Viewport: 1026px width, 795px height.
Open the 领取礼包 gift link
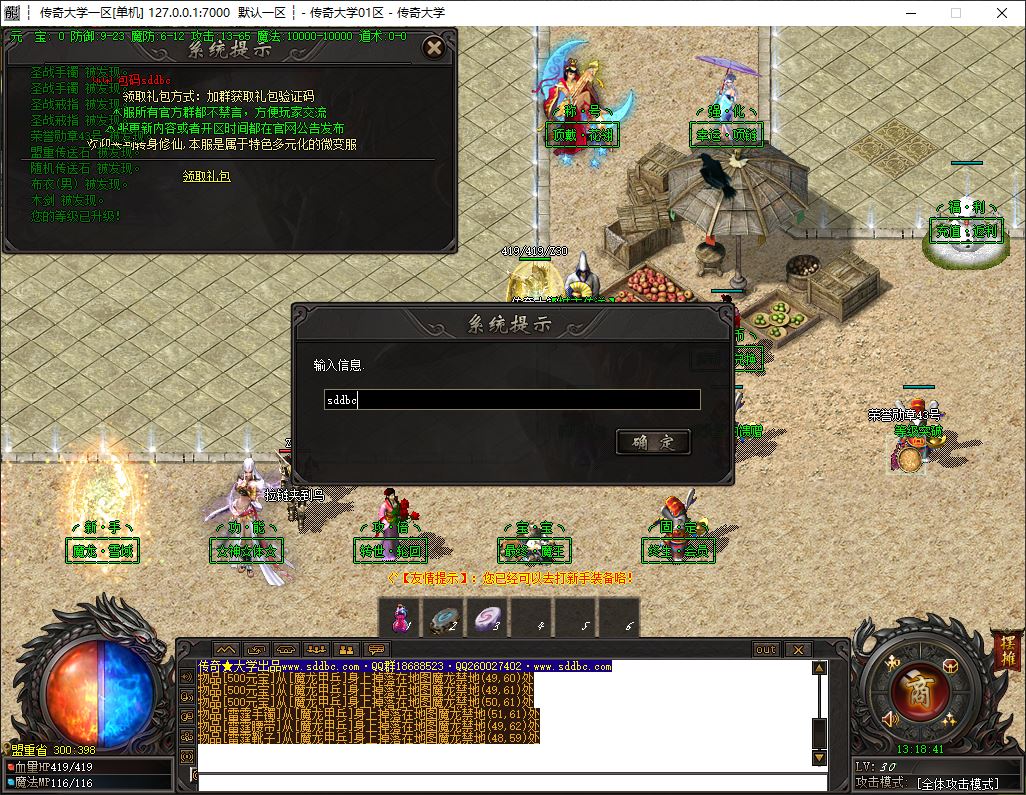[x=206, y=176]
